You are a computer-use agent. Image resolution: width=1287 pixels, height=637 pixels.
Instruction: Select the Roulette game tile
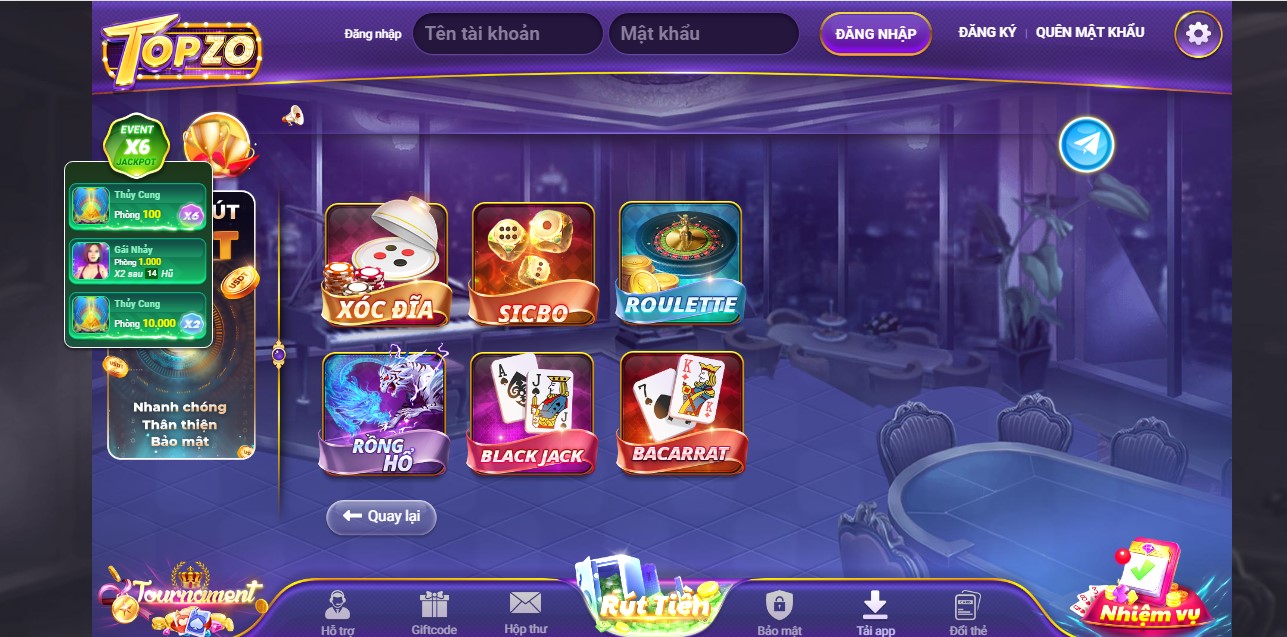(x=680, y=264)
